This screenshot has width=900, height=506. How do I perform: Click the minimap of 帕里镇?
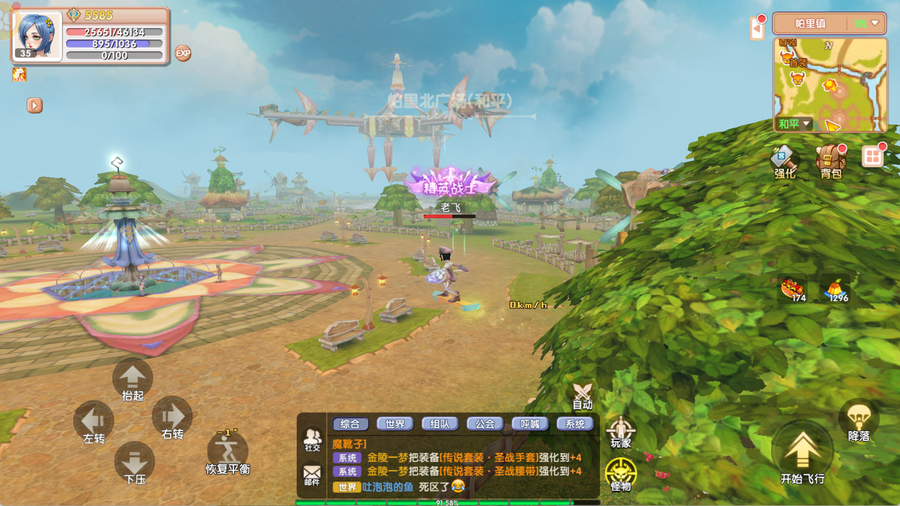pos(829,86)
